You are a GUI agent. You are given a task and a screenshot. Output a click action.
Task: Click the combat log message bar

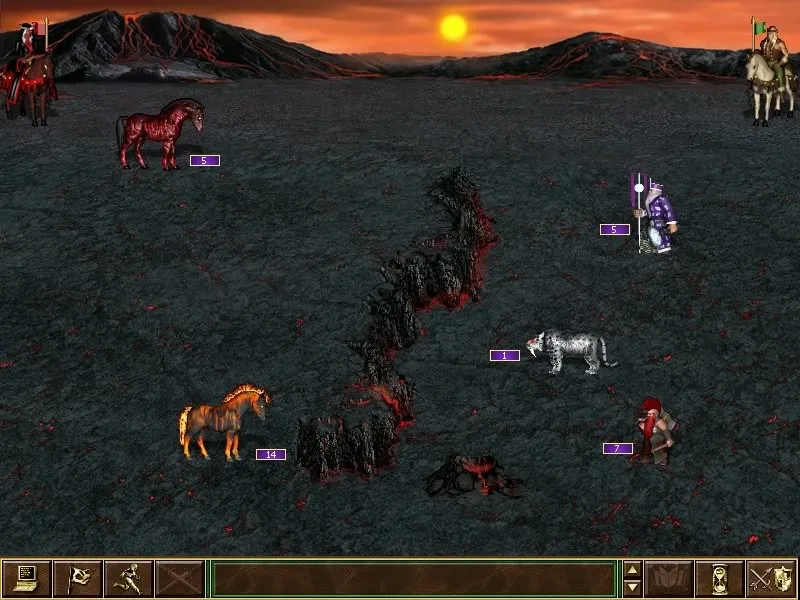point(414,578)
